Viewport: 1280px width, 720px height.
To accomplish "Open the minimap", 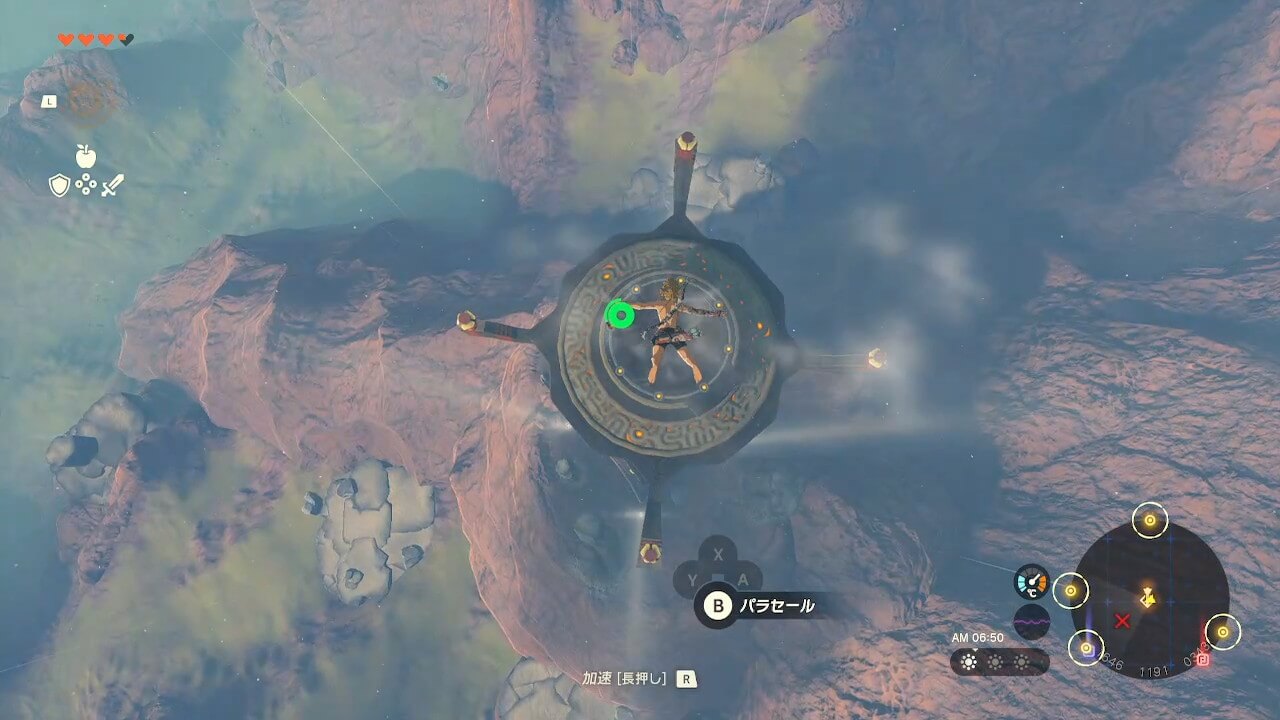I will pyautogui.click(x=1149, y=599).
